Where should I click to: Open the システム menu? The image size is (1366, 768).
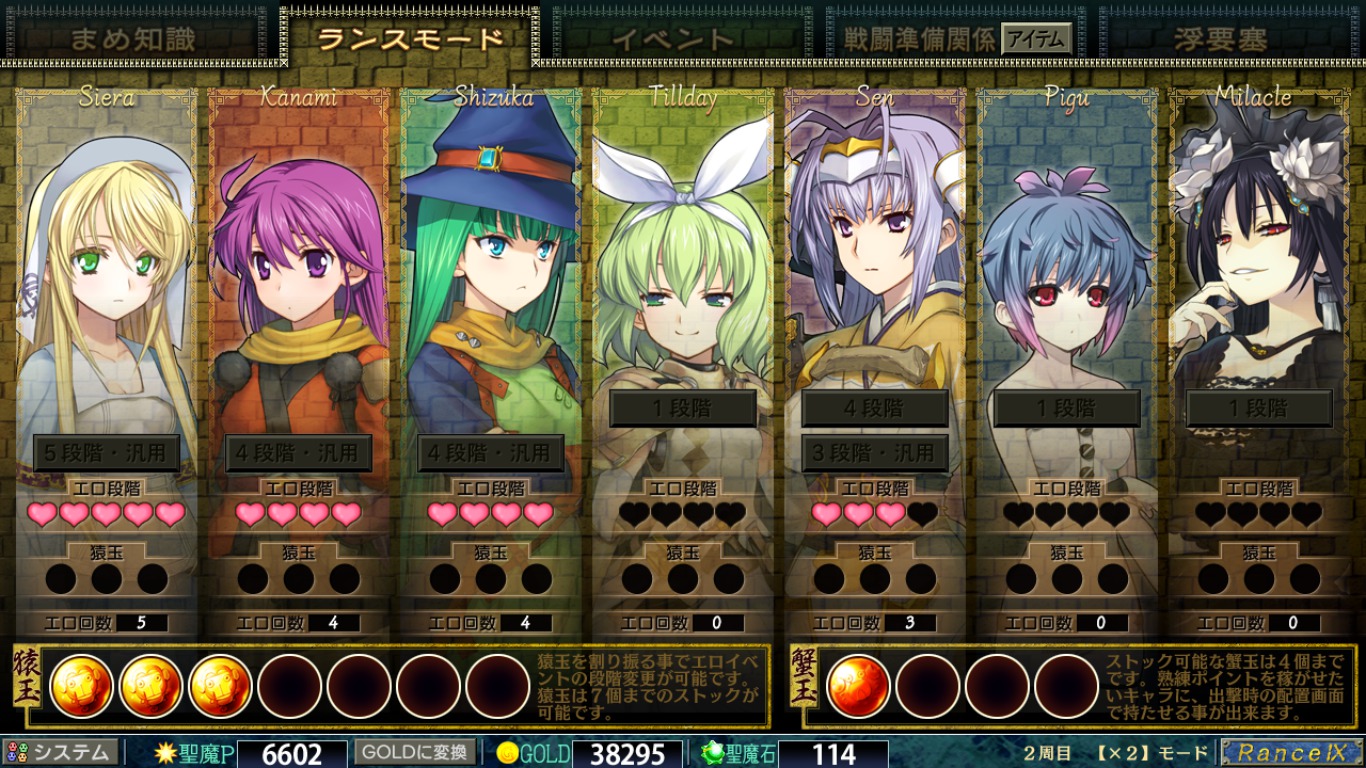pyautogui.click(x=62, y=753)
